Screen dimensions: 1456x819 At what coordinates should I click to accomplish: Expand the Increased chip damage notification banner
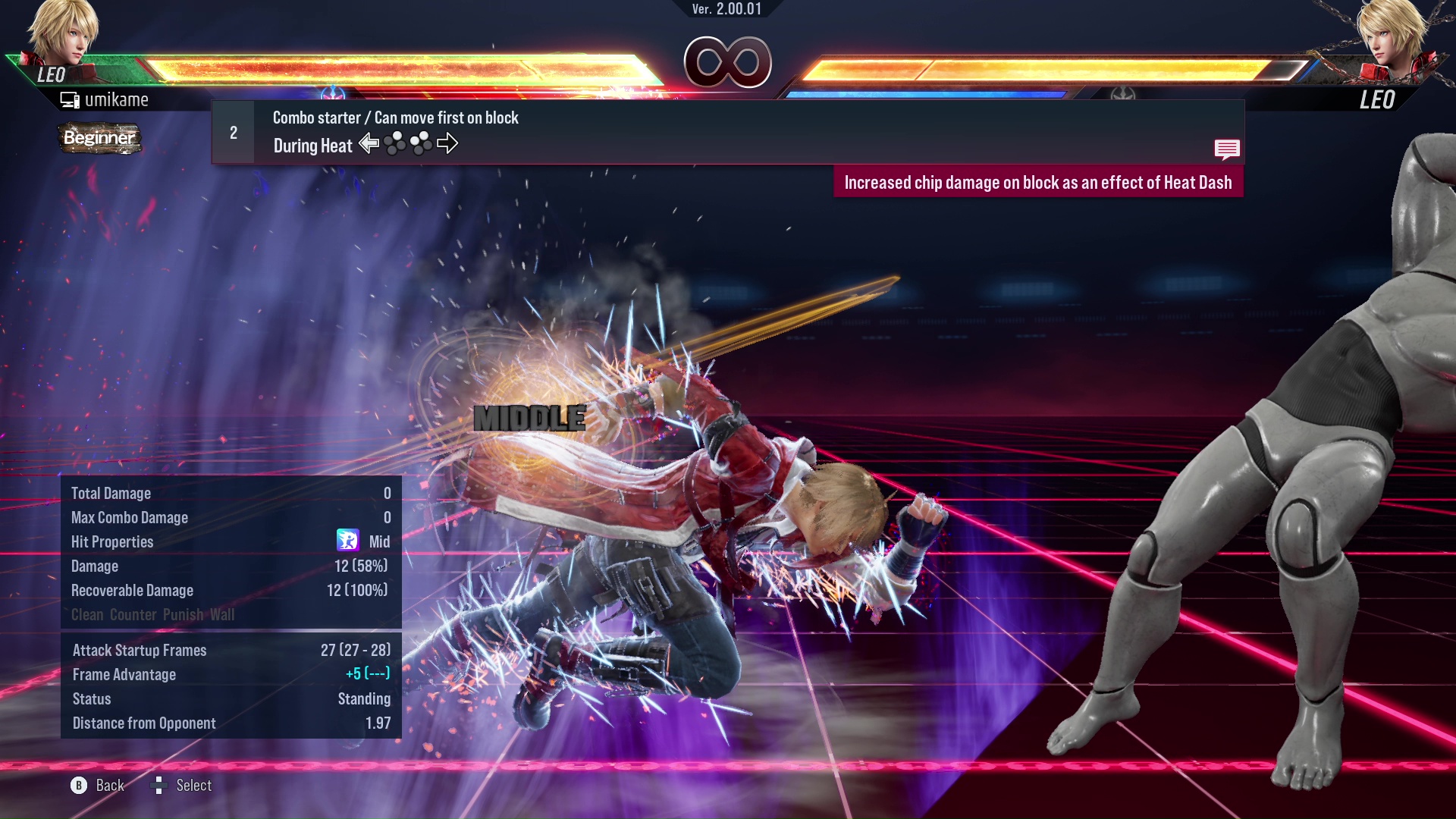(x=1040, y=182)
